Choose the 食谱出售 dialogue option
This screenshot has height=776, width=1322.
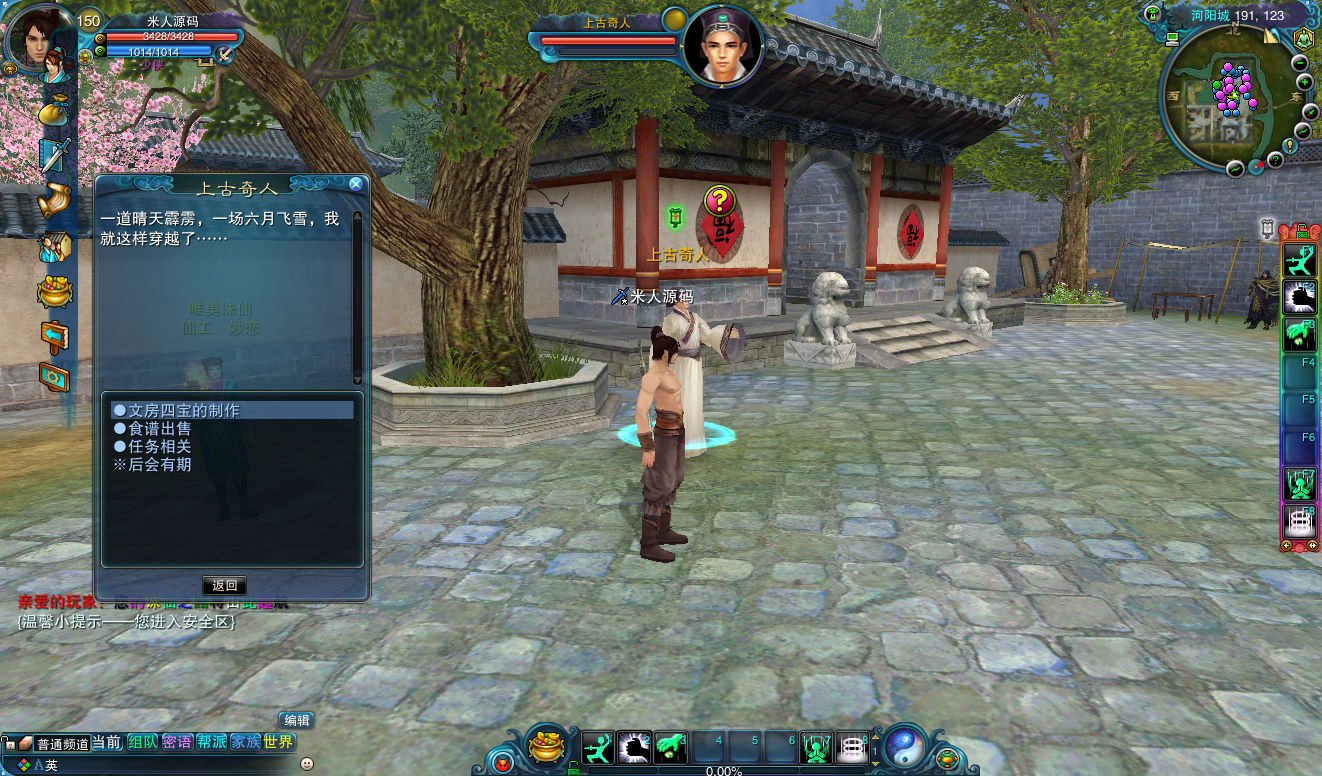coord(159,428)
